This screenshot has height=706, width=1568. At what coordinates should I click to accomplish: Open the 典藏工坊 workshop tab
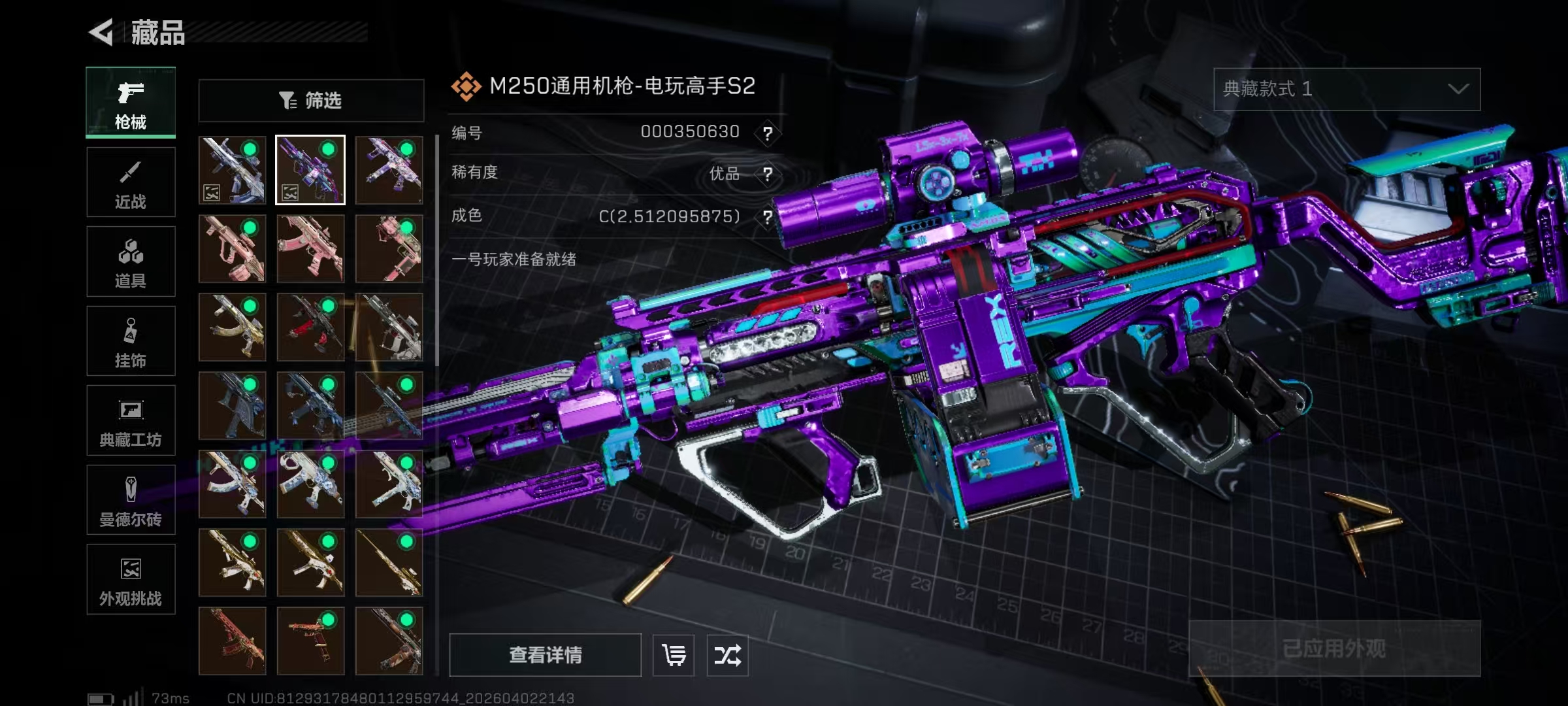pos(131,420)
